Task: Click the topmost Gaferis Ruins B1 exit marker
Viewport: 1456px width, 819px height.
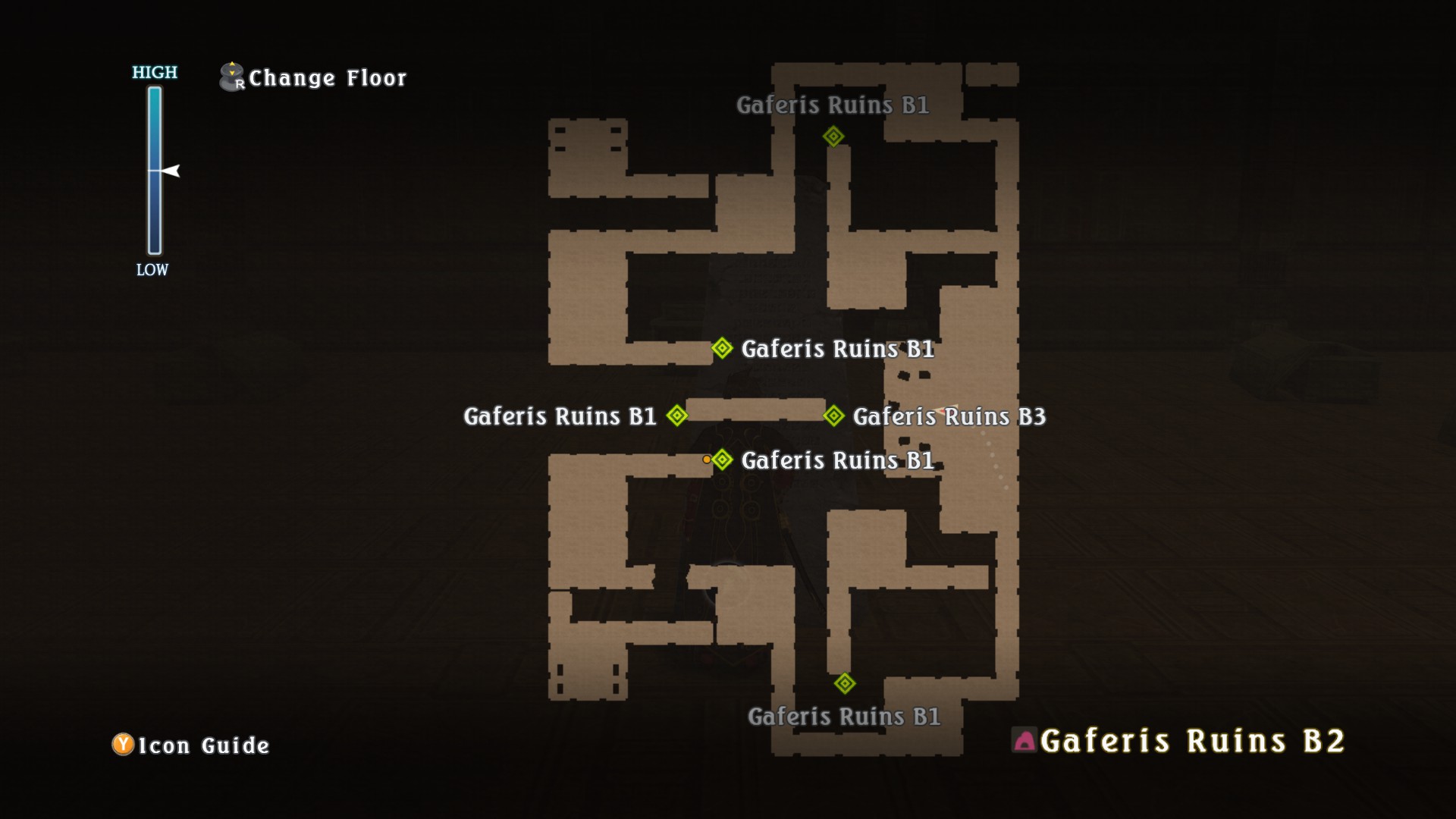Action: [834, 137]
